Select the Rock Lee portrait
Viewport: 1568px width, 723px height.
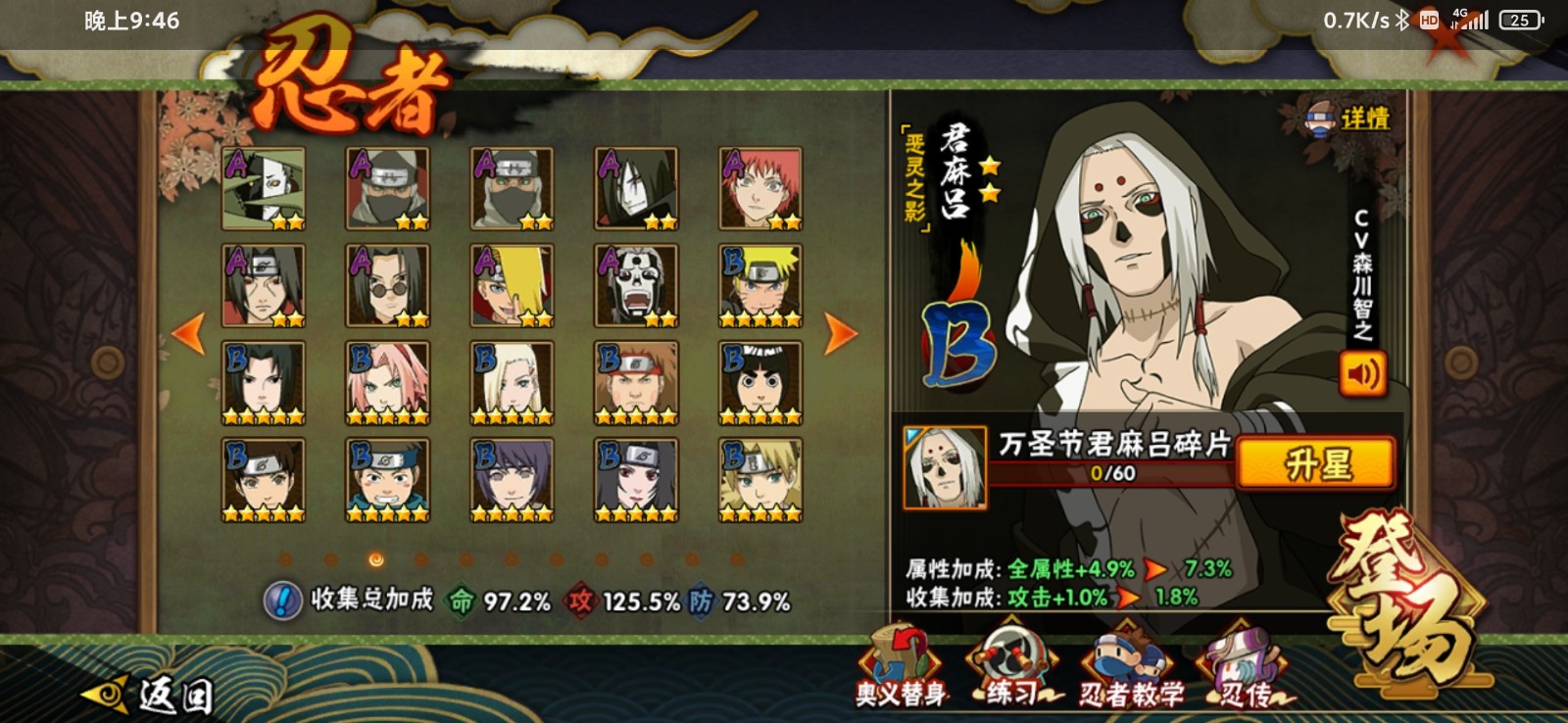point(760,382)
